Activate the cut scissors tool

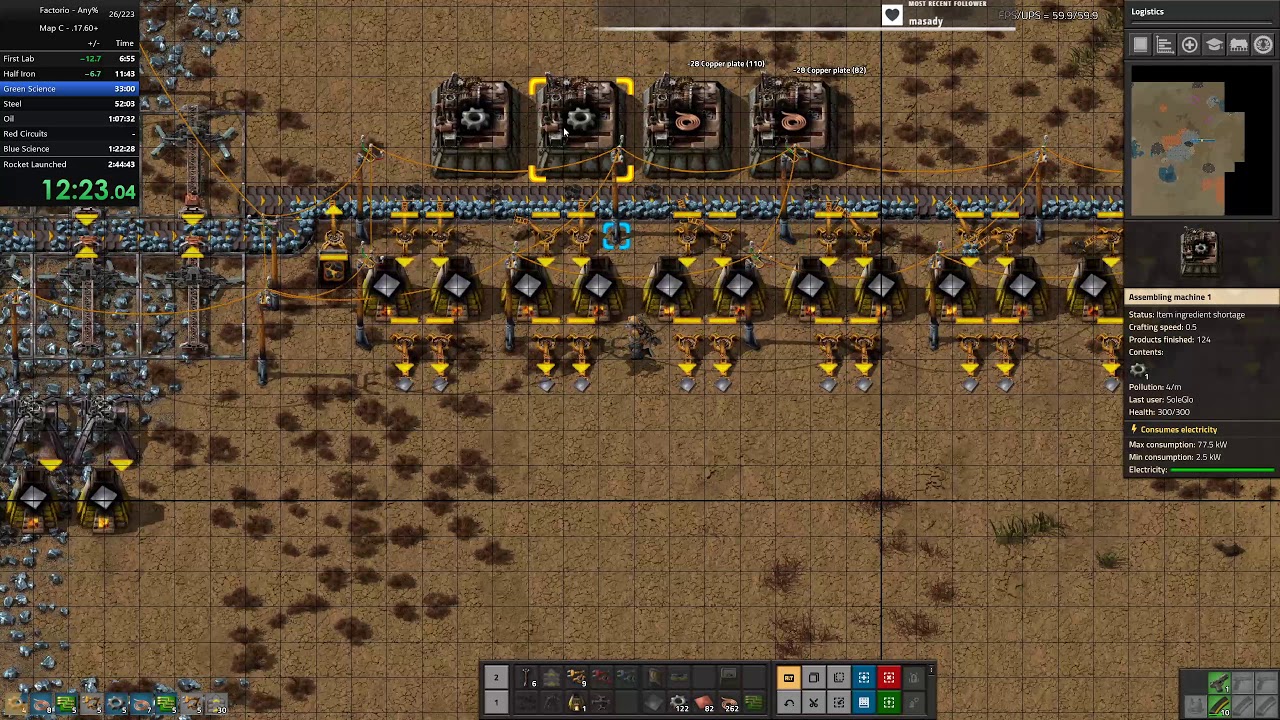coord(814,703)
